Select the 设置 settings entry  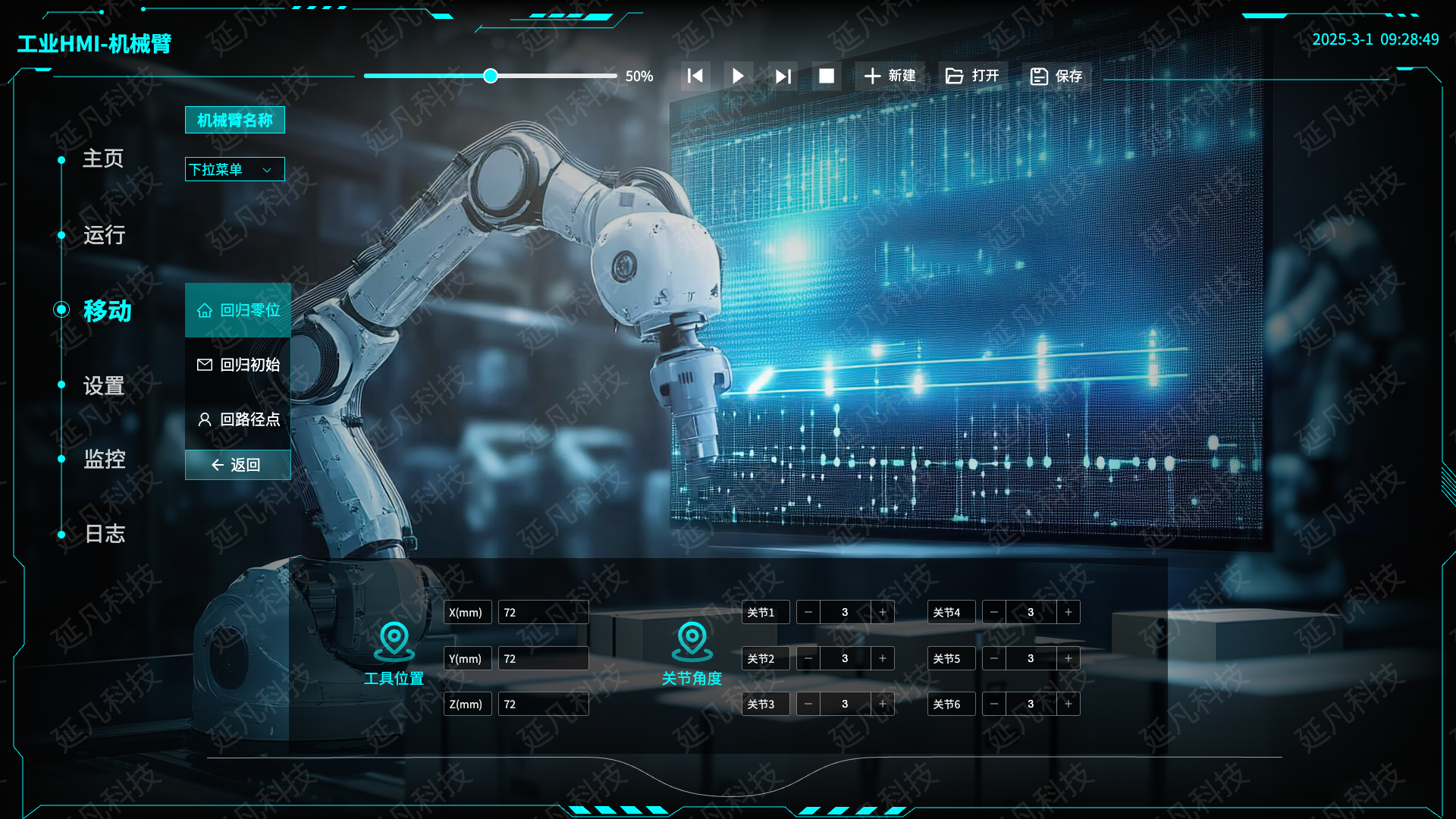[x=104, y=386]
